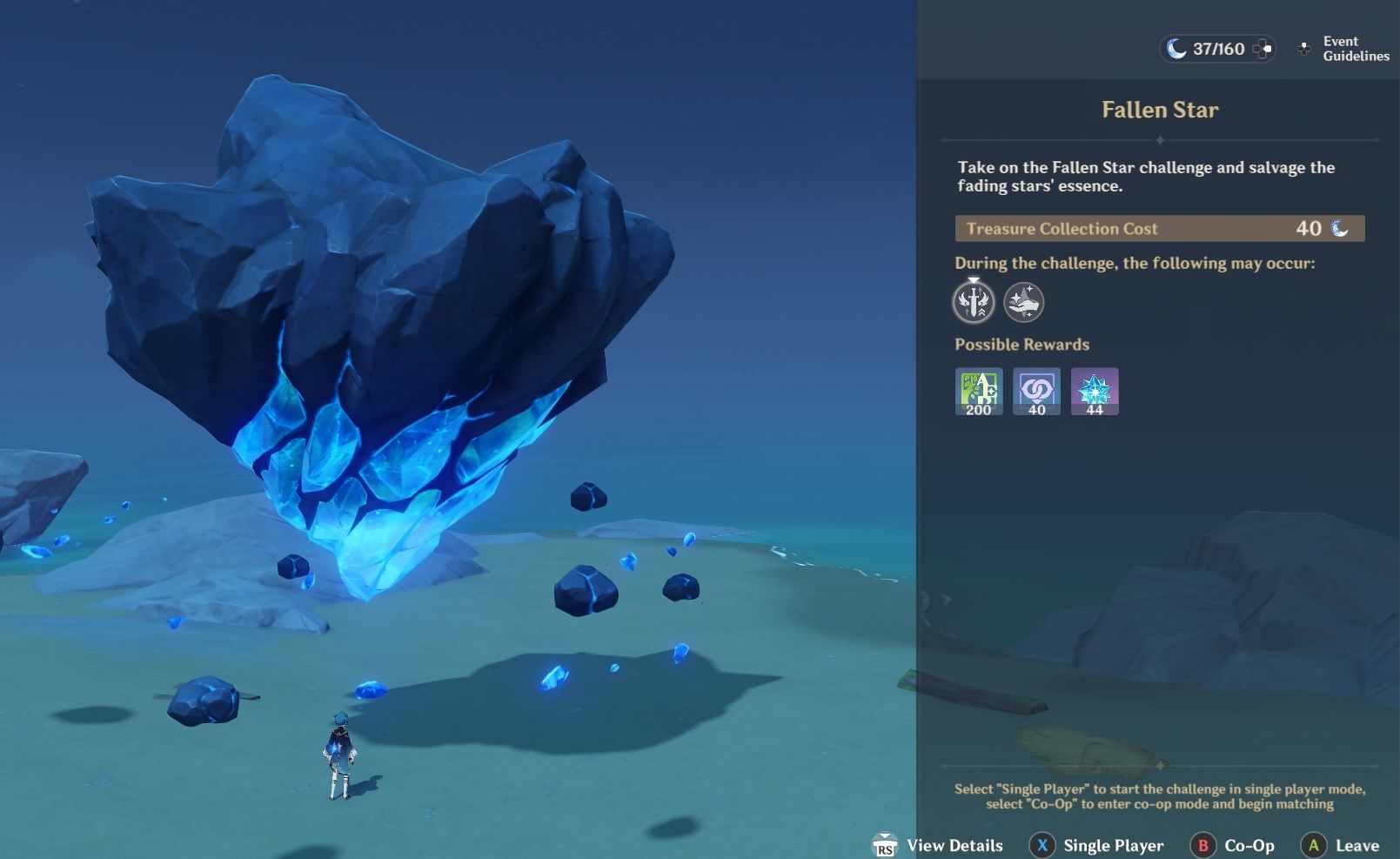Click the d-pad icon near Event Guidelines
The height and width of the screenshot is (859, 1400).
point(1303,49)
